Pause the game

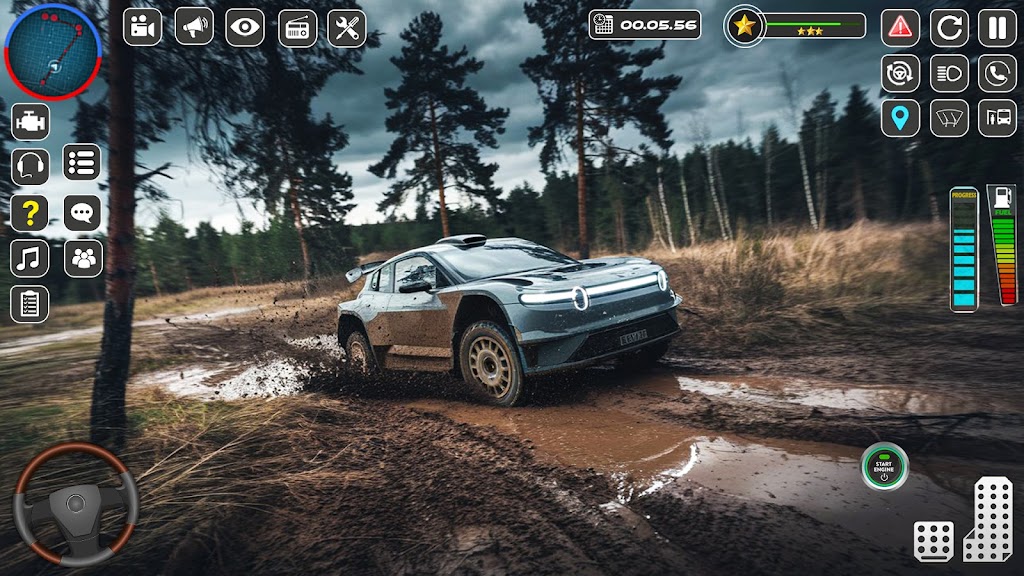[997, 27]
